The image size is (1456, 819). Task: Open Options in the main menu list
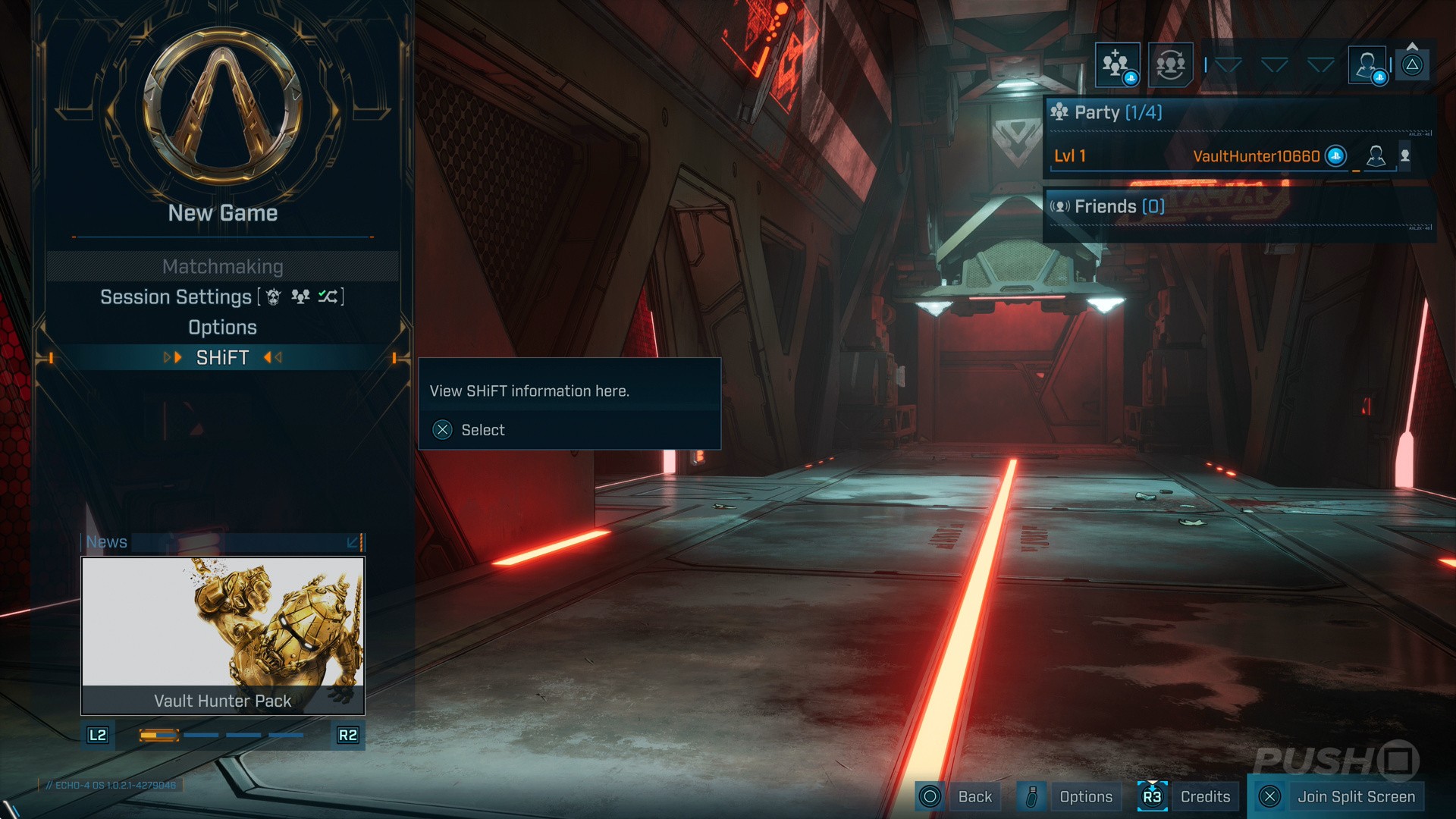point(222,328)
